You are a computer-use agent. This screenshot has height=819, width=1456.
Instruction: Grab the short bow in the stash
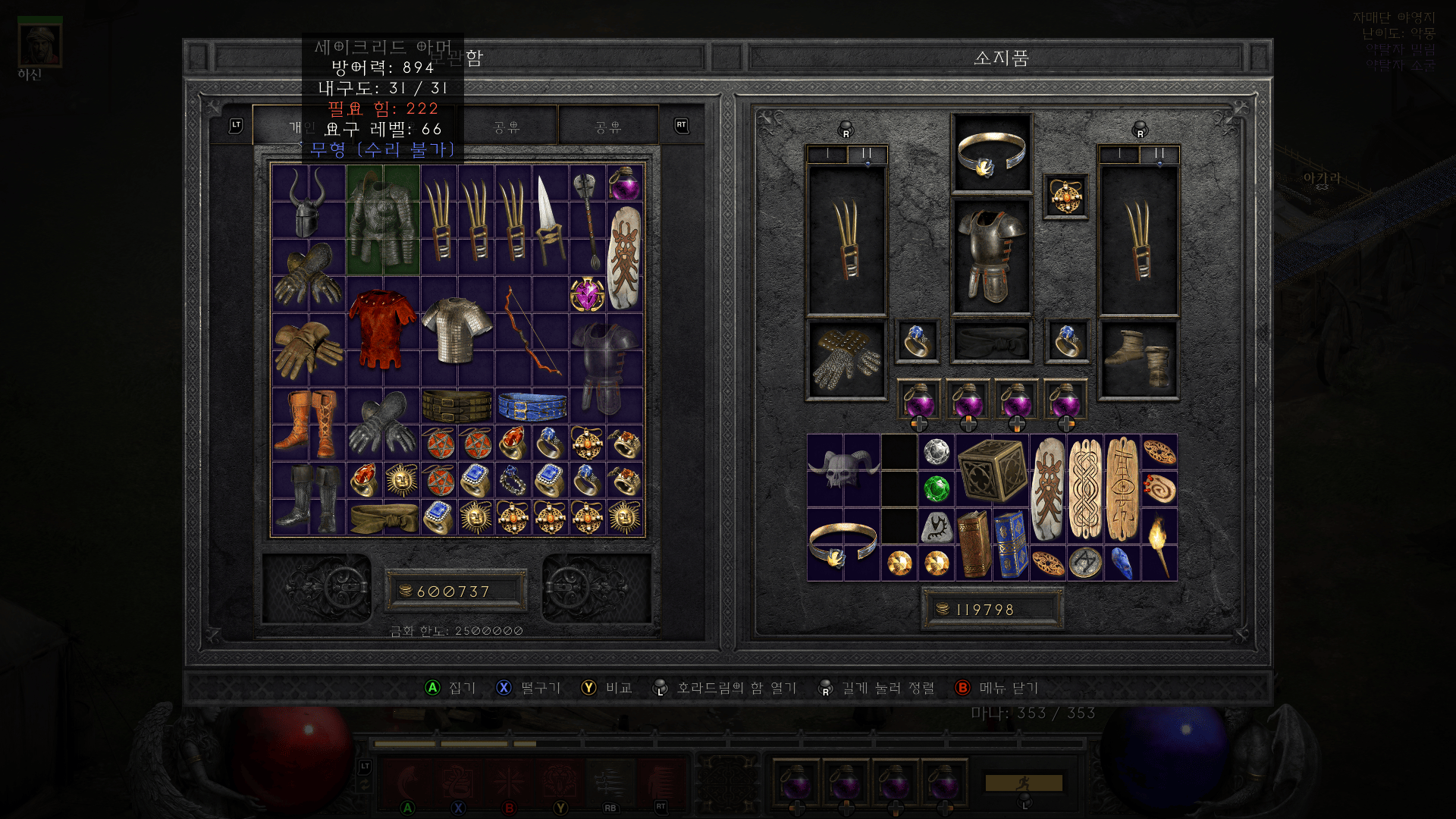[531, 331]
